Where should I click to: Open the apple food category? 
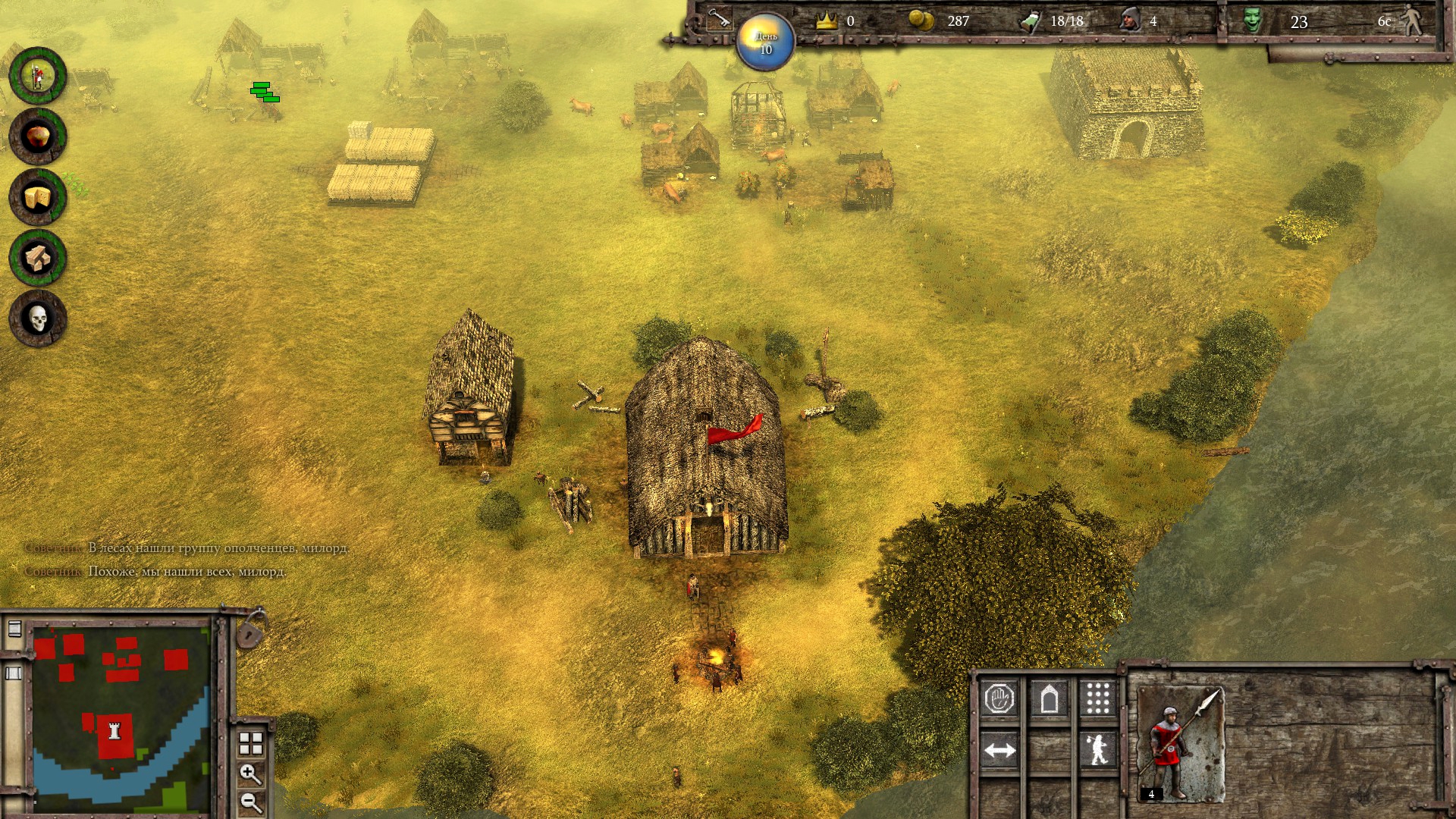click(x=37, y=136)
